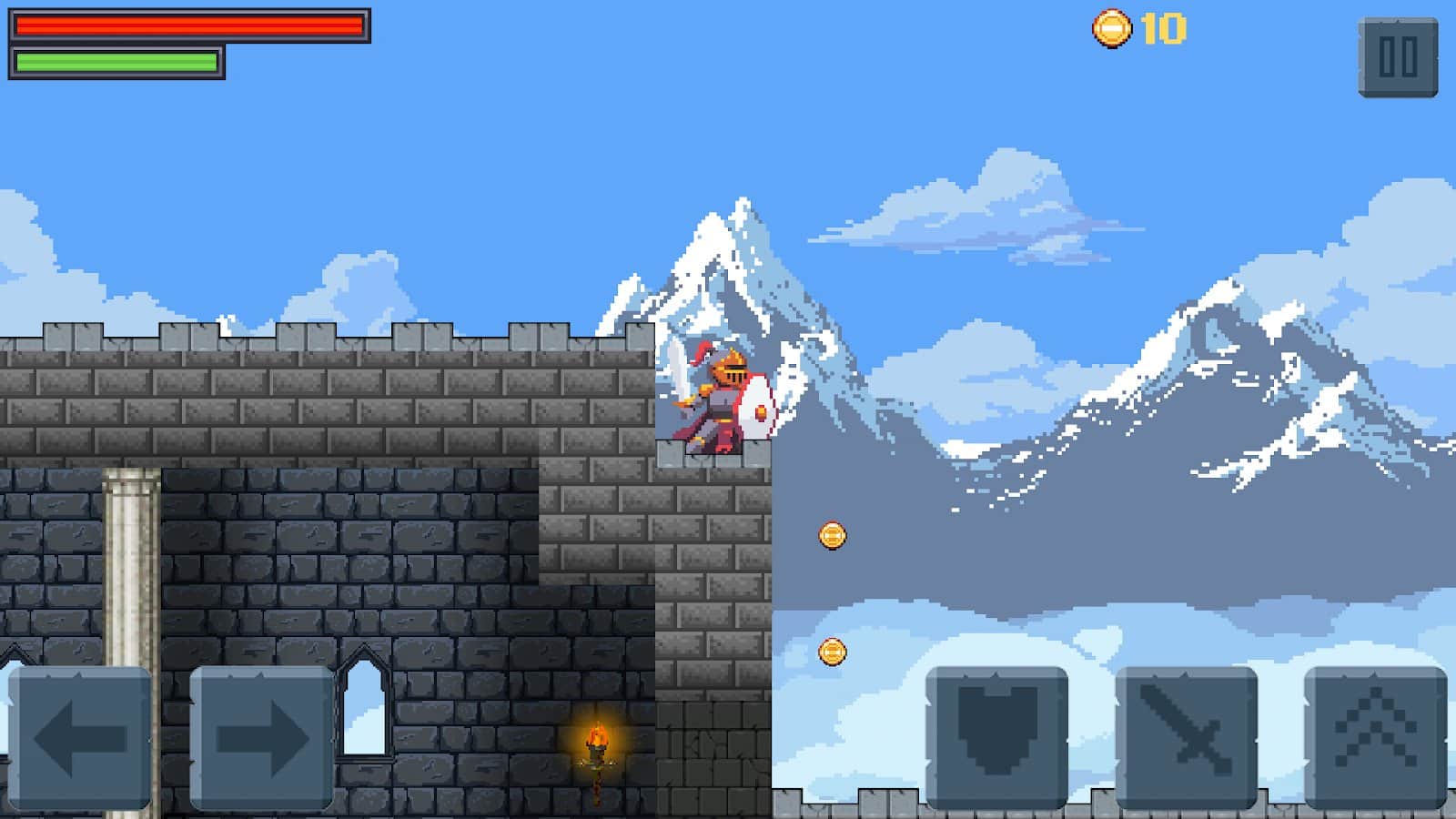1456x819 pixels.
Task: Attack using the sword button
Action: click(1187, 737)
